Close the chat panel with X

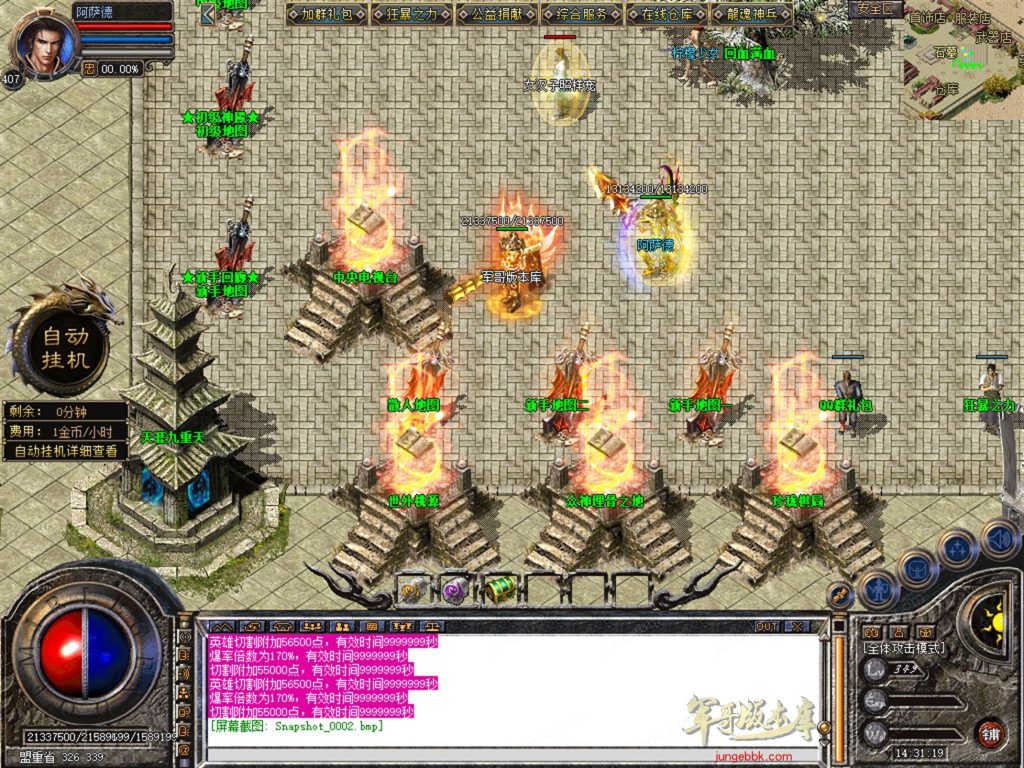click(796, 626)
